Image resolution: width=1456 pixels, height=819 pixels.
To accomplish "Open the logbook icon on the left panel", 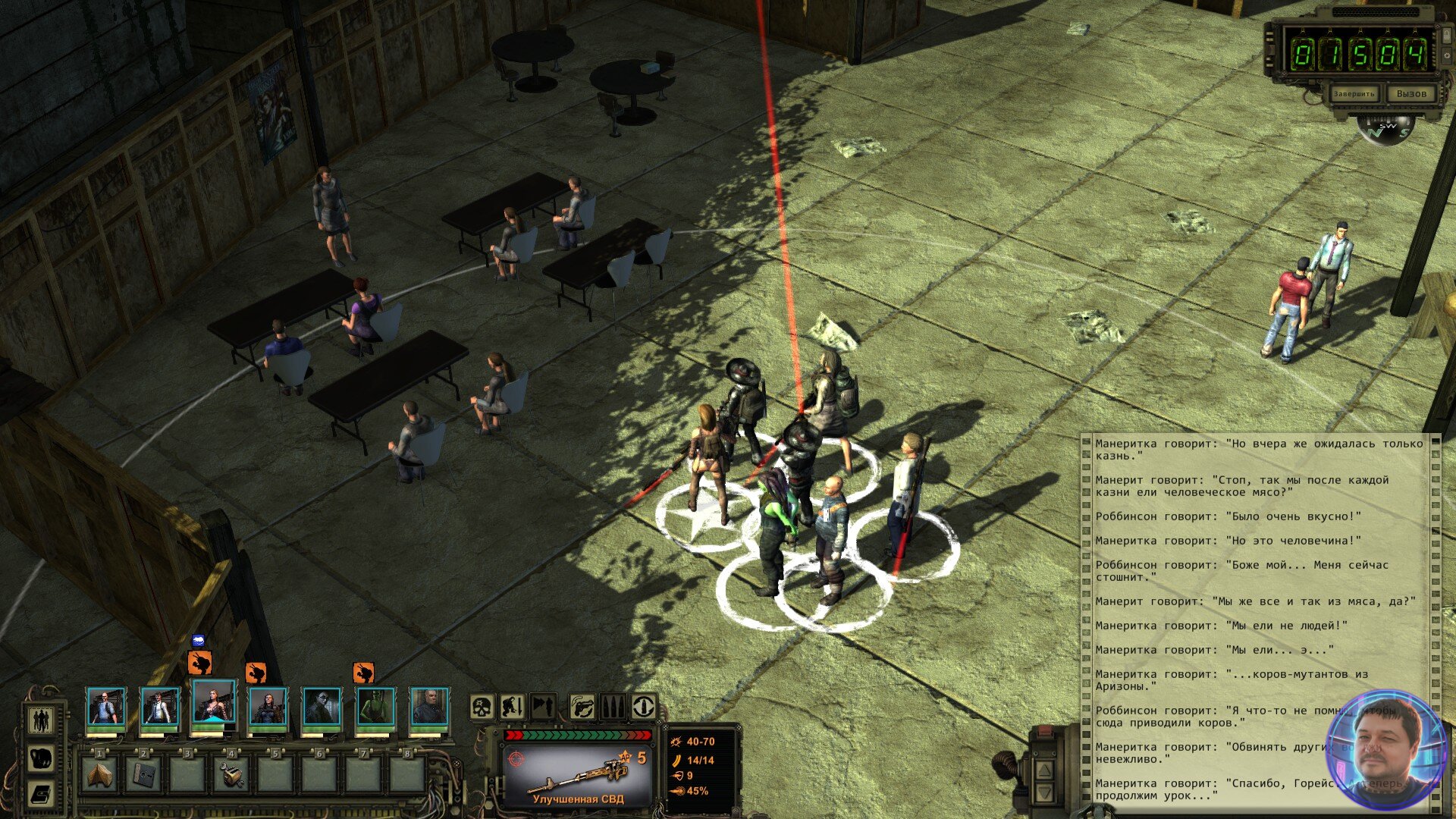I will 41,794.
